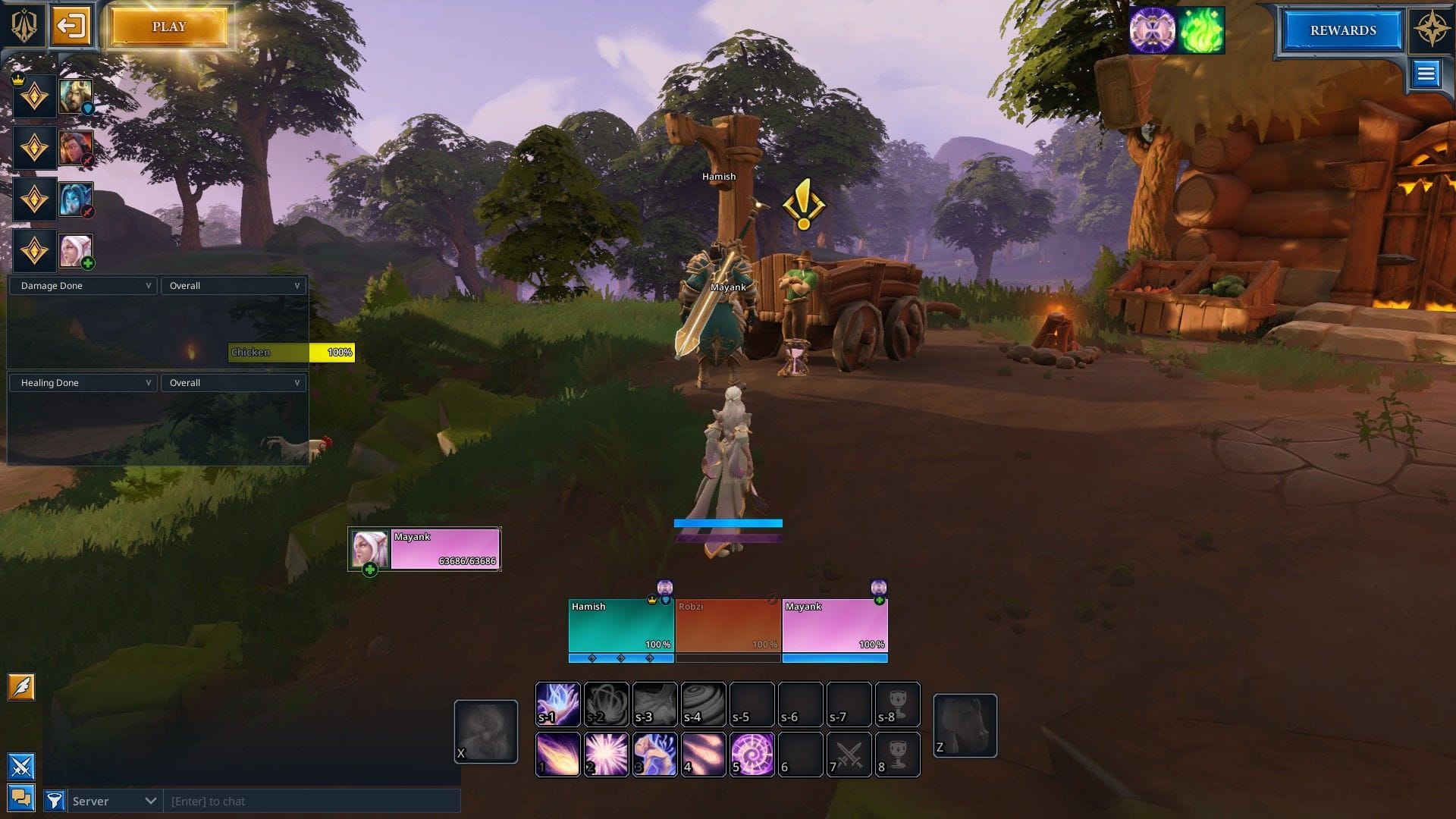Activate the purple spiral ability in slot 5
The width and height of the screenshot is (1456, 819).
(x=752, y=755)
